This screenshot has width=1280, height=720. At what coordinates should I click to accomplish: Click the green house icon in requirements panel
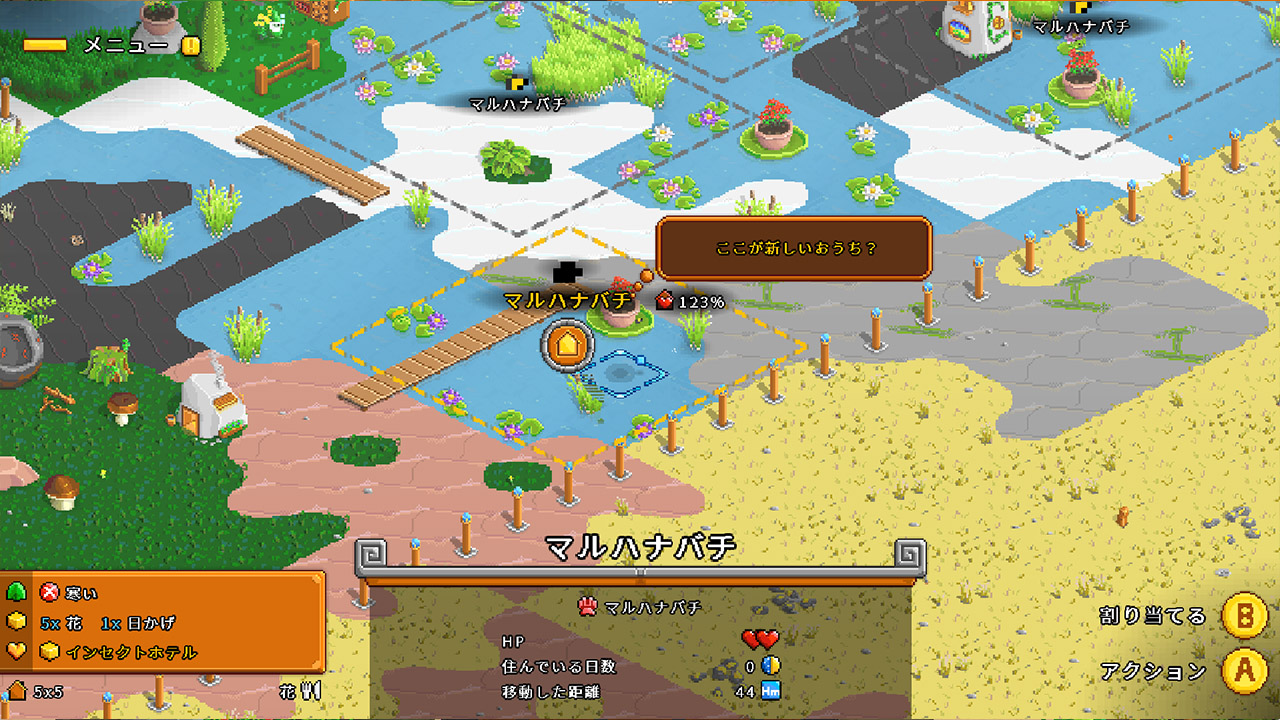point(15,592)
